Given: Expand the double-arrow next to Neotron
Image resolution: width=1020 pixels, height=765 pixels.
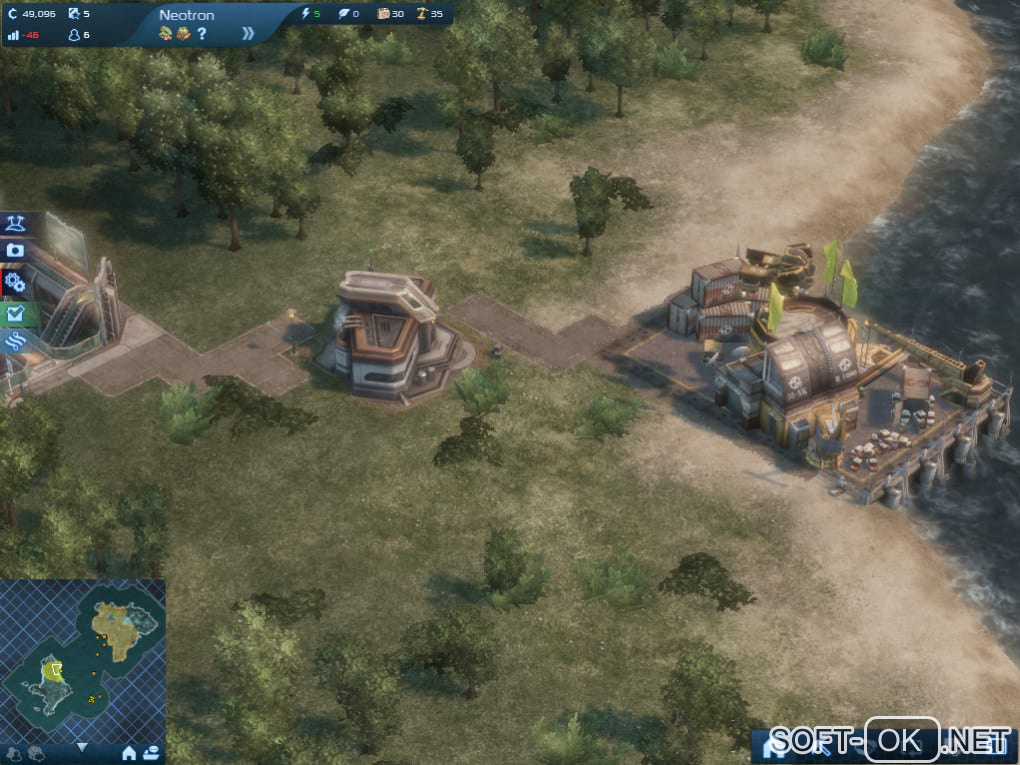Looking at the screenshot, I should [248, 33].
